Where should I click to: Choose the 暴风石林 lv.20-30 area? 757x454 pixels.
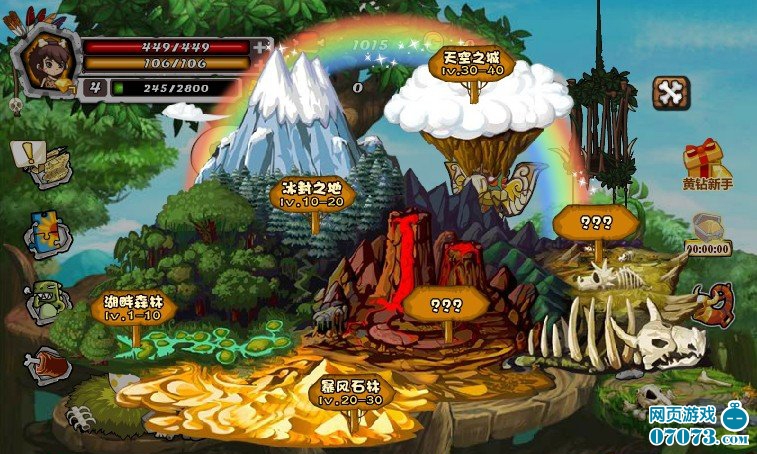350,393
